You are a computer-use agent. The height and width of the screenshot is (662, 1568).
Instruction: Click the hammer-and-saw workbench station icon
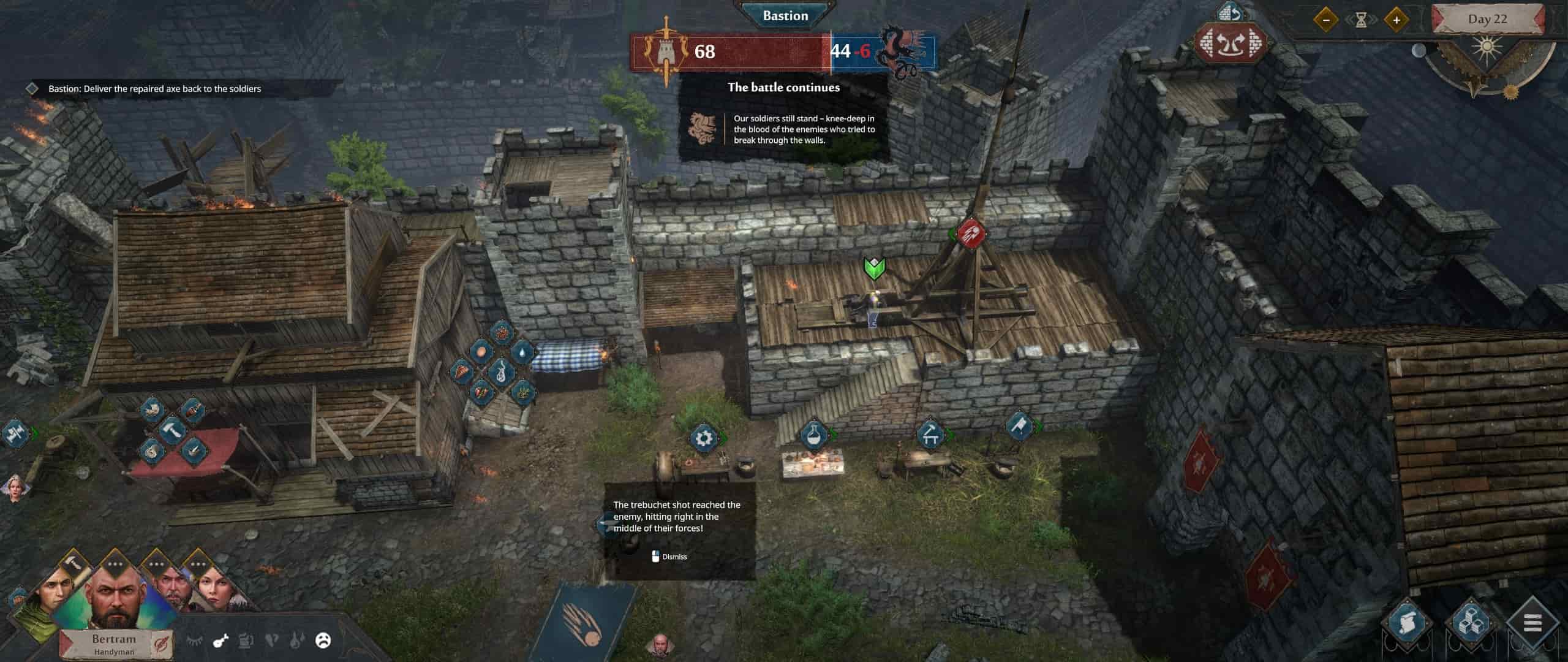coord(930,435)
